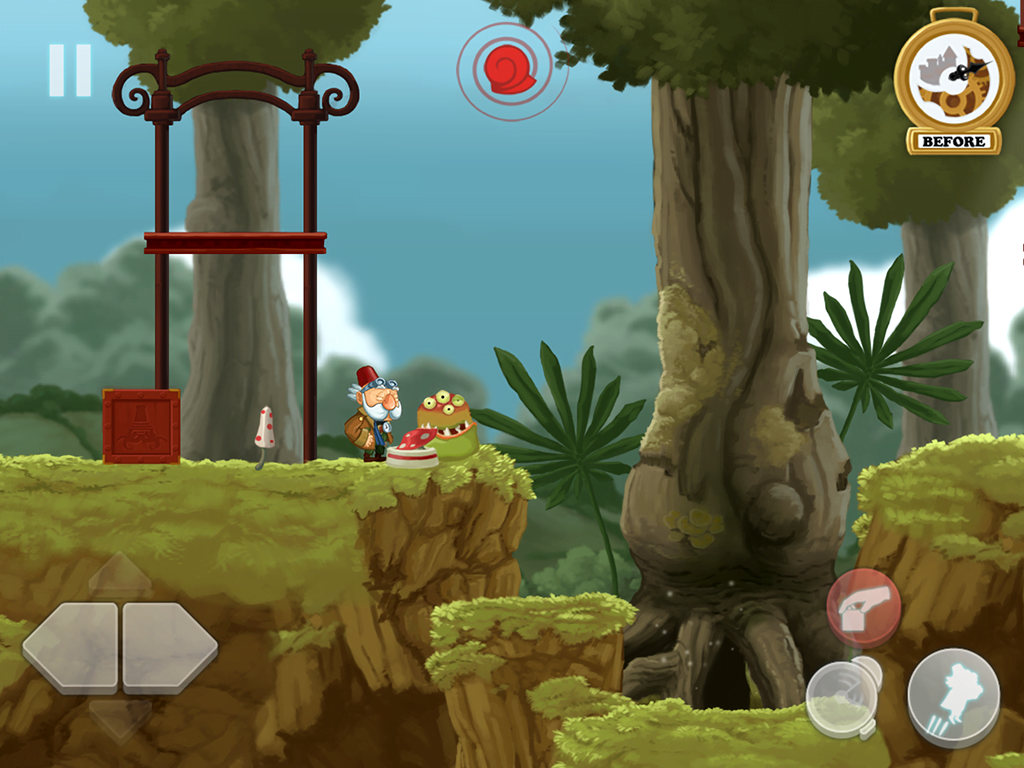Tap the glass jar gadget button
The image size is (1024, 768).
843,697
